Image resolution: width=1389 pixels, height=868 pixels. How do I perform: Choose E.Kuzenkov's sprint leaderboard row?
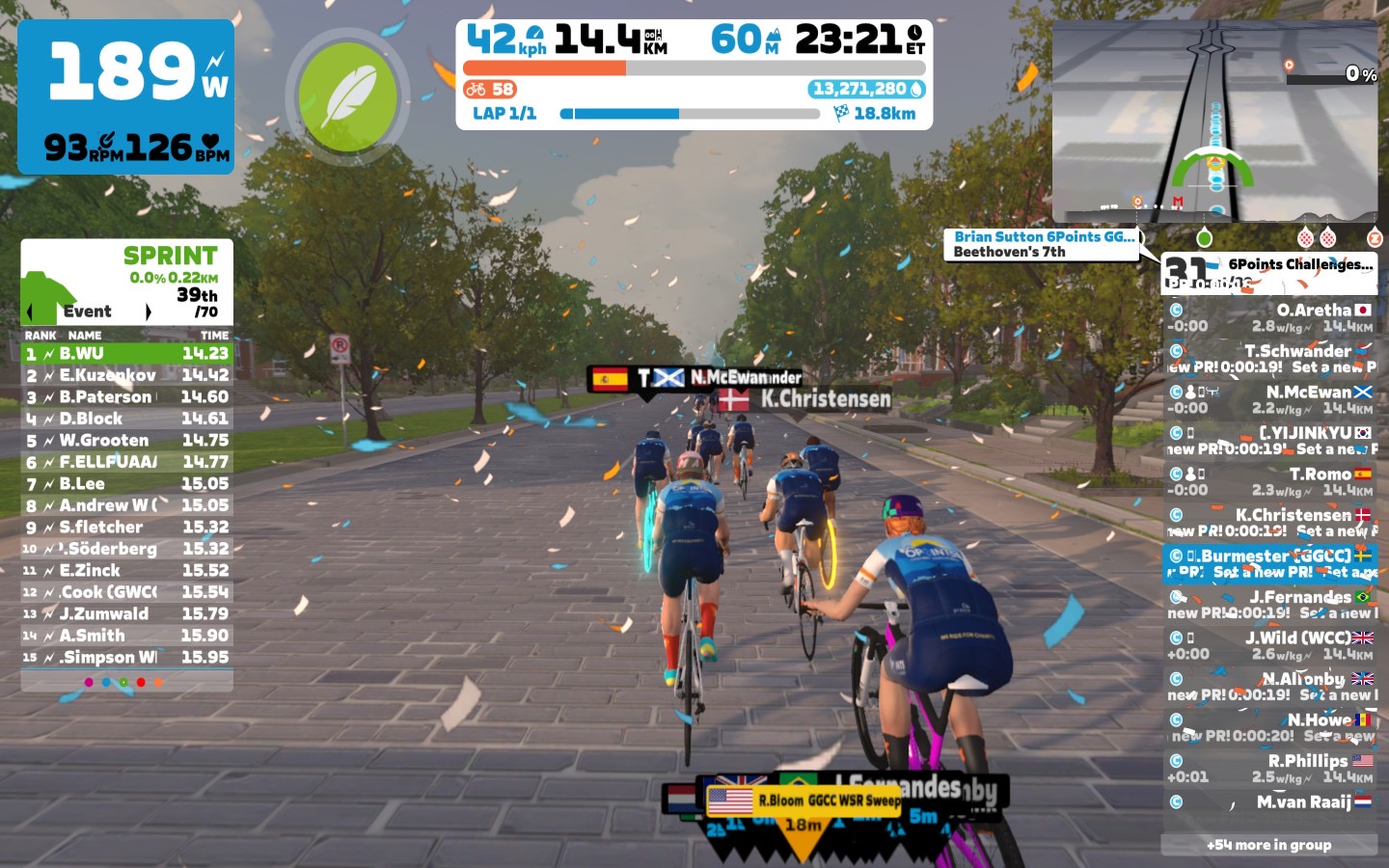click(x=126, y=375)
